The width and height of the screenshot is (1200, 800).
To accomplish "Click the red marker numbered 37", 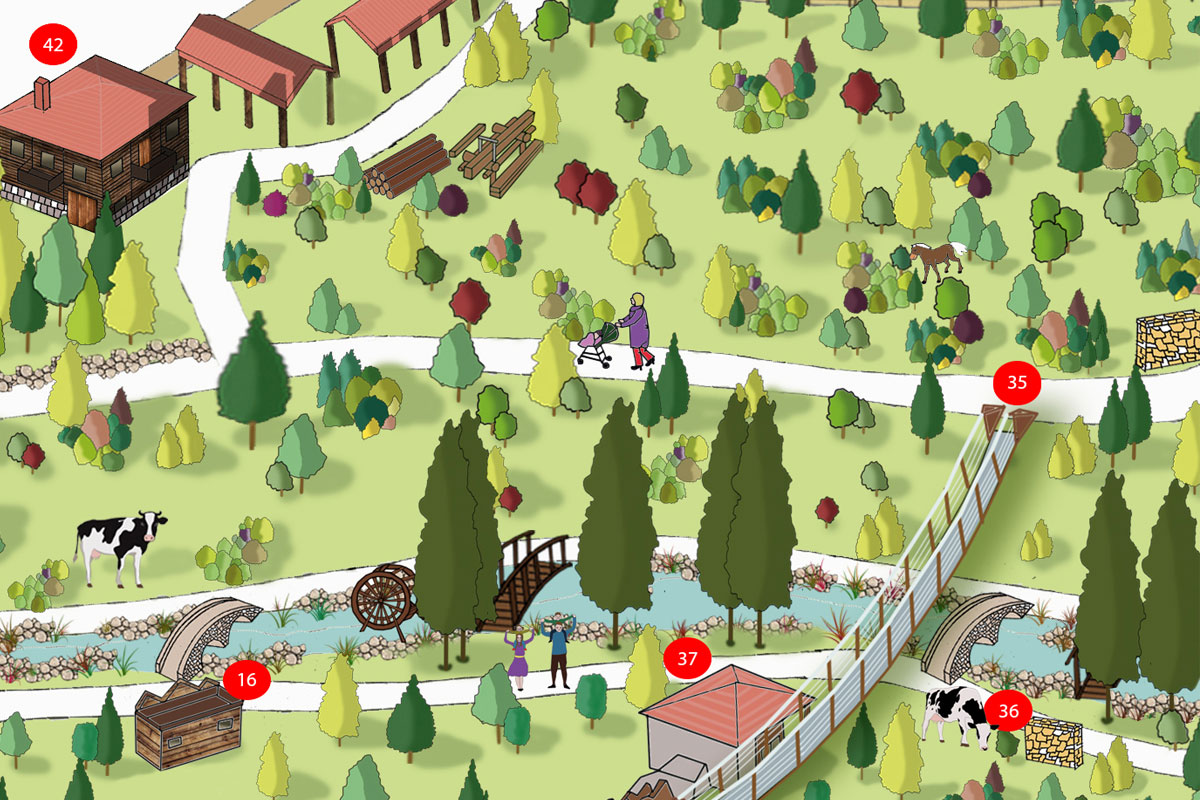I will (687, 659).
